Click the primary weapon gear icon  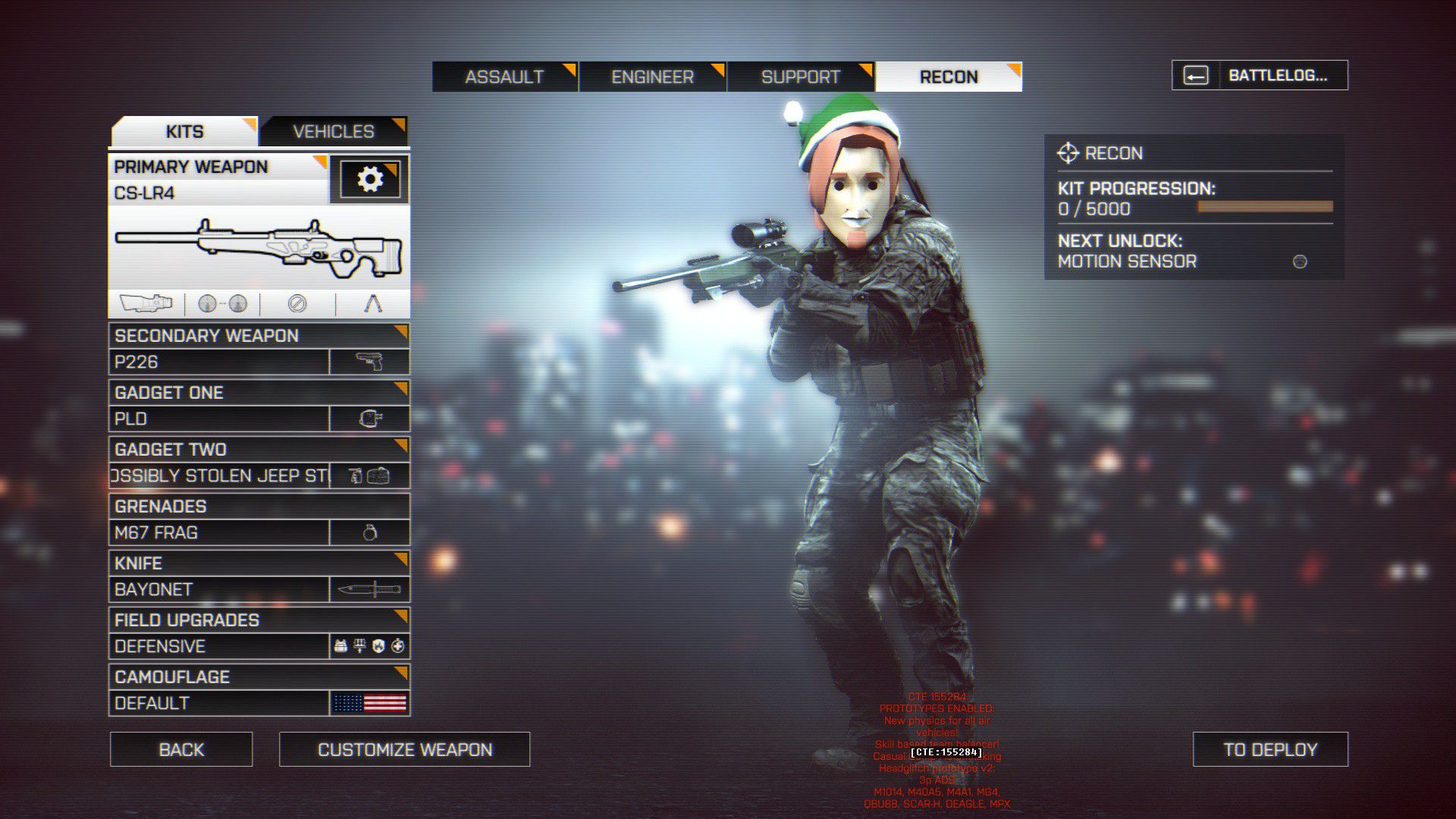coord(369,180)
